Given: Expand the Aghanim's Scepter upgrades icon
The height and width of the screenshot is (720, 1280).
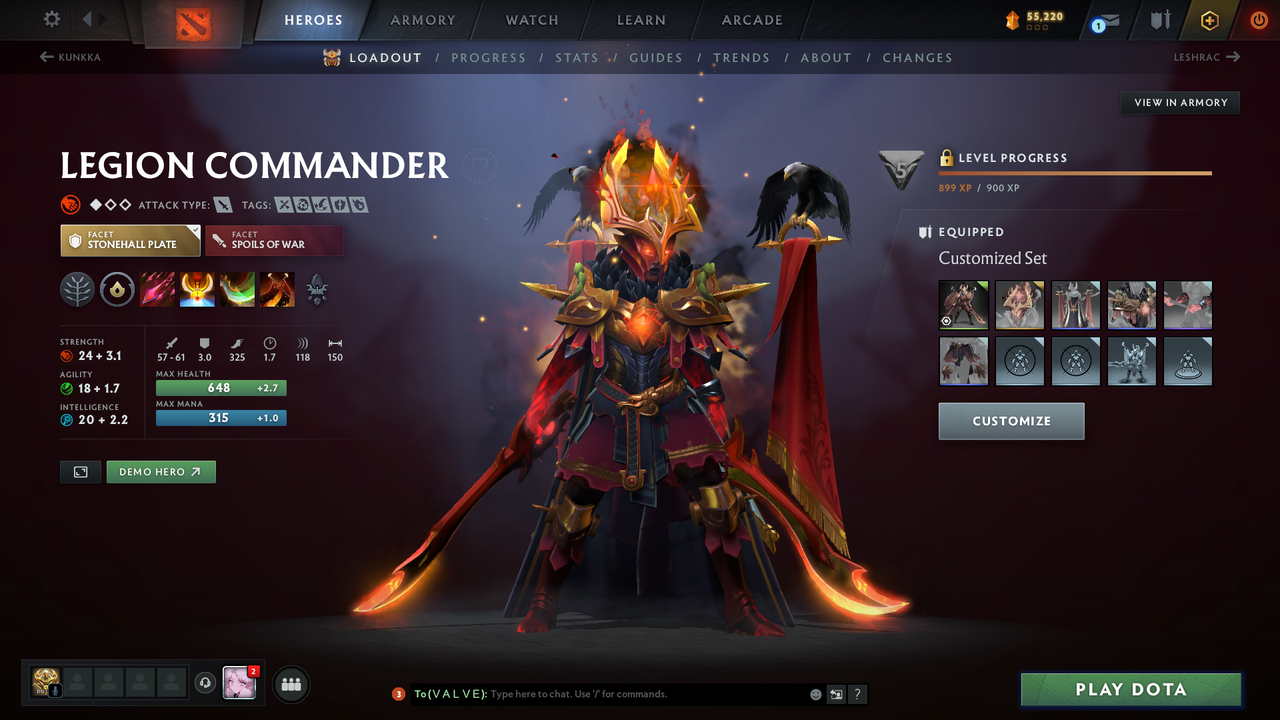Looking at the screenshot, I should pyautogui.click(x=317, y=289).
